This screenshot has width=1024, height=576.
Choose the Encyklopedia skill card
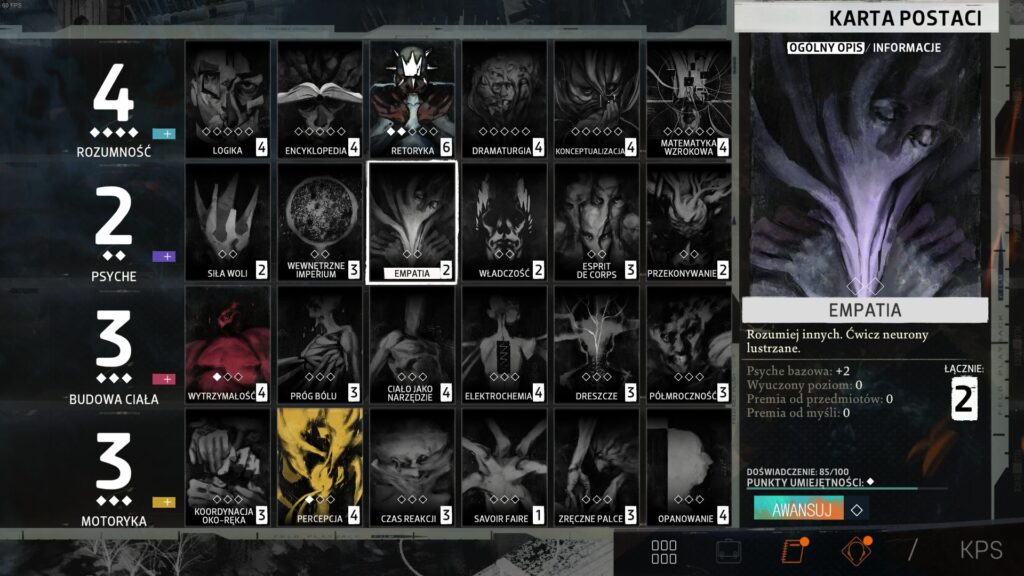[x=319, y=100]
